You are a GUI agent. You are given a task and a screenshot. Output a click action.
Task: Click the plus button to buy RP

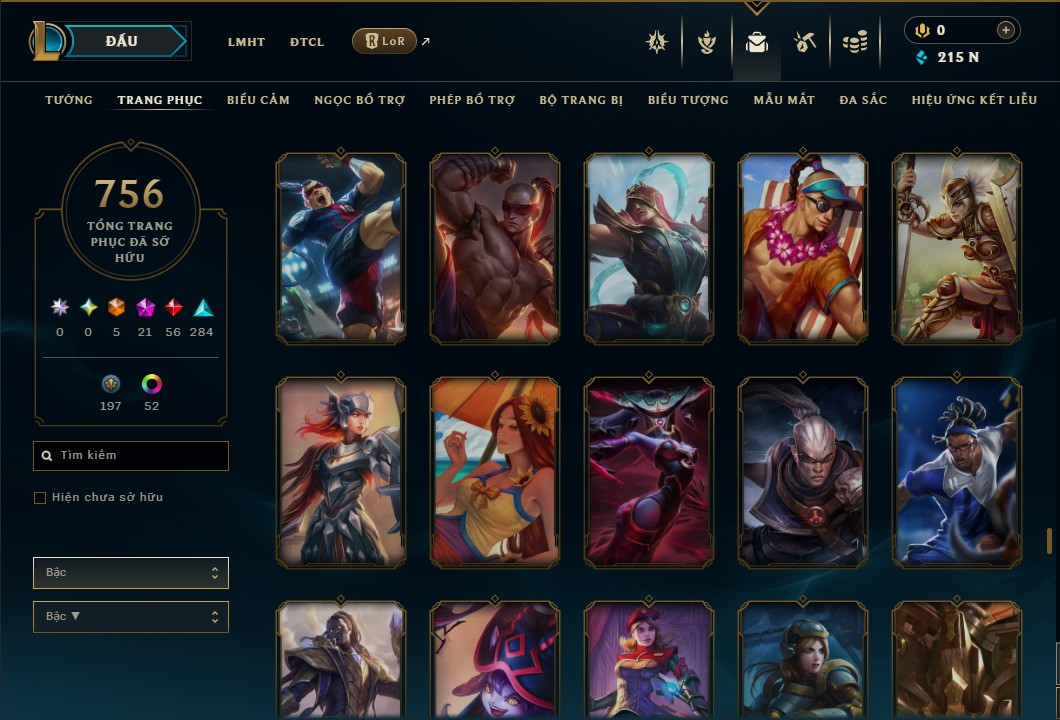[1005, 30]
